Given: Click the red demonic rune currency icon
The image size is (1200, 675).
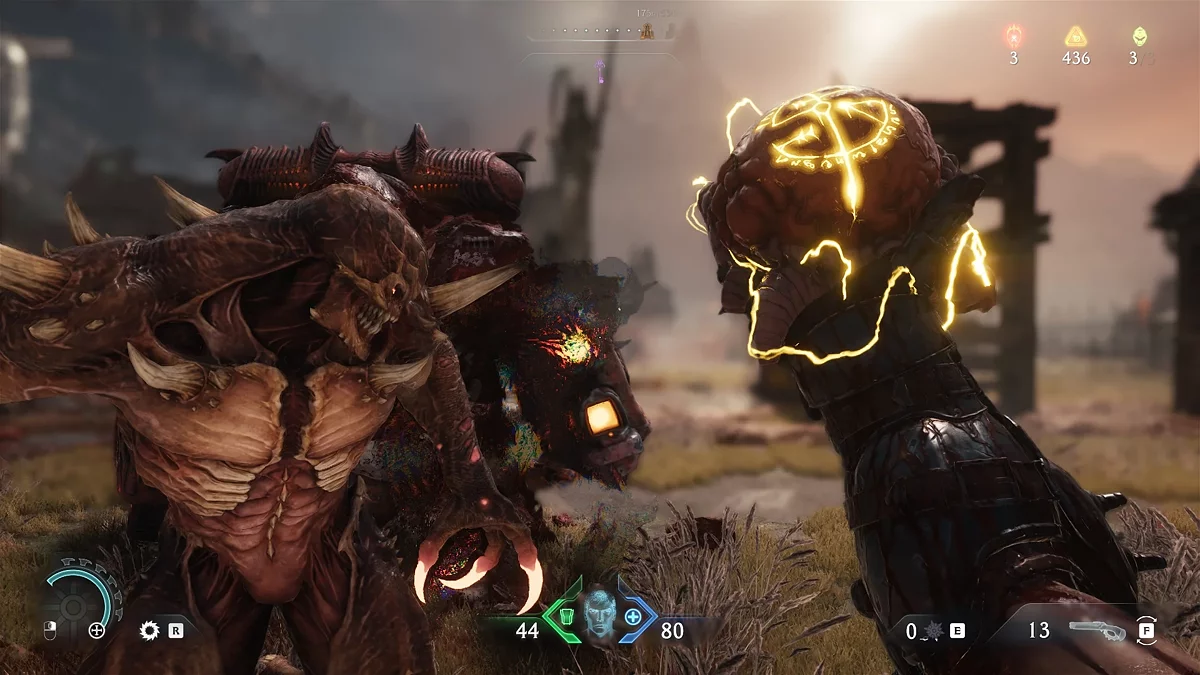Looking at the screenshot, I should (1013, 37).
